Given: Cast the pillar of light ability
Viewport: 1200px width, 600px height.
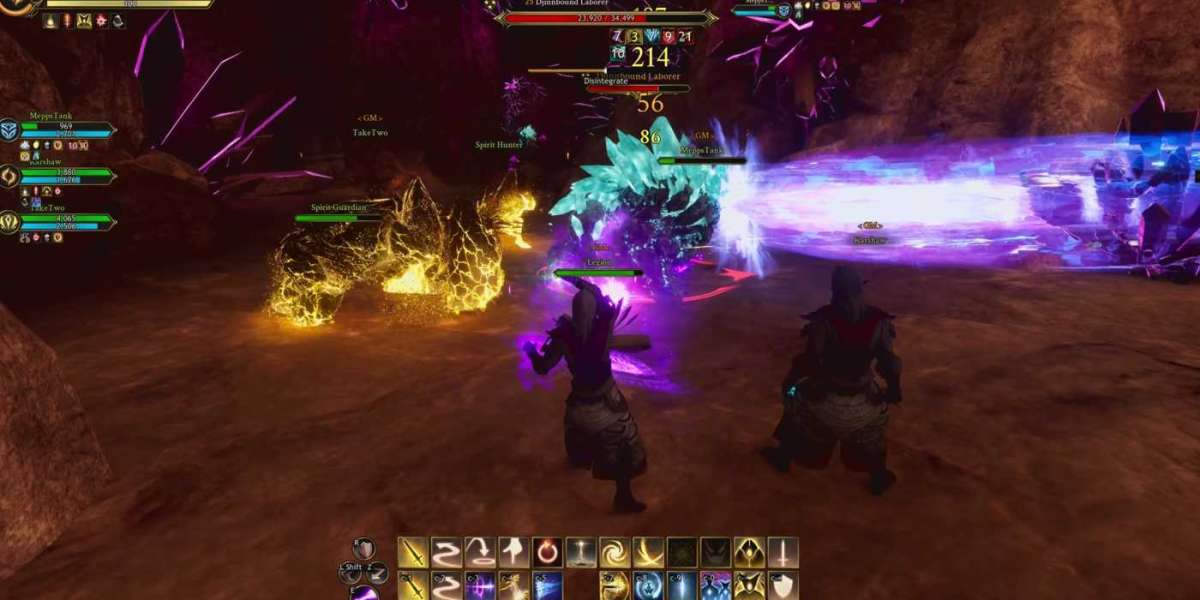Looking at the screenshot, I should (x=581, y=552).
